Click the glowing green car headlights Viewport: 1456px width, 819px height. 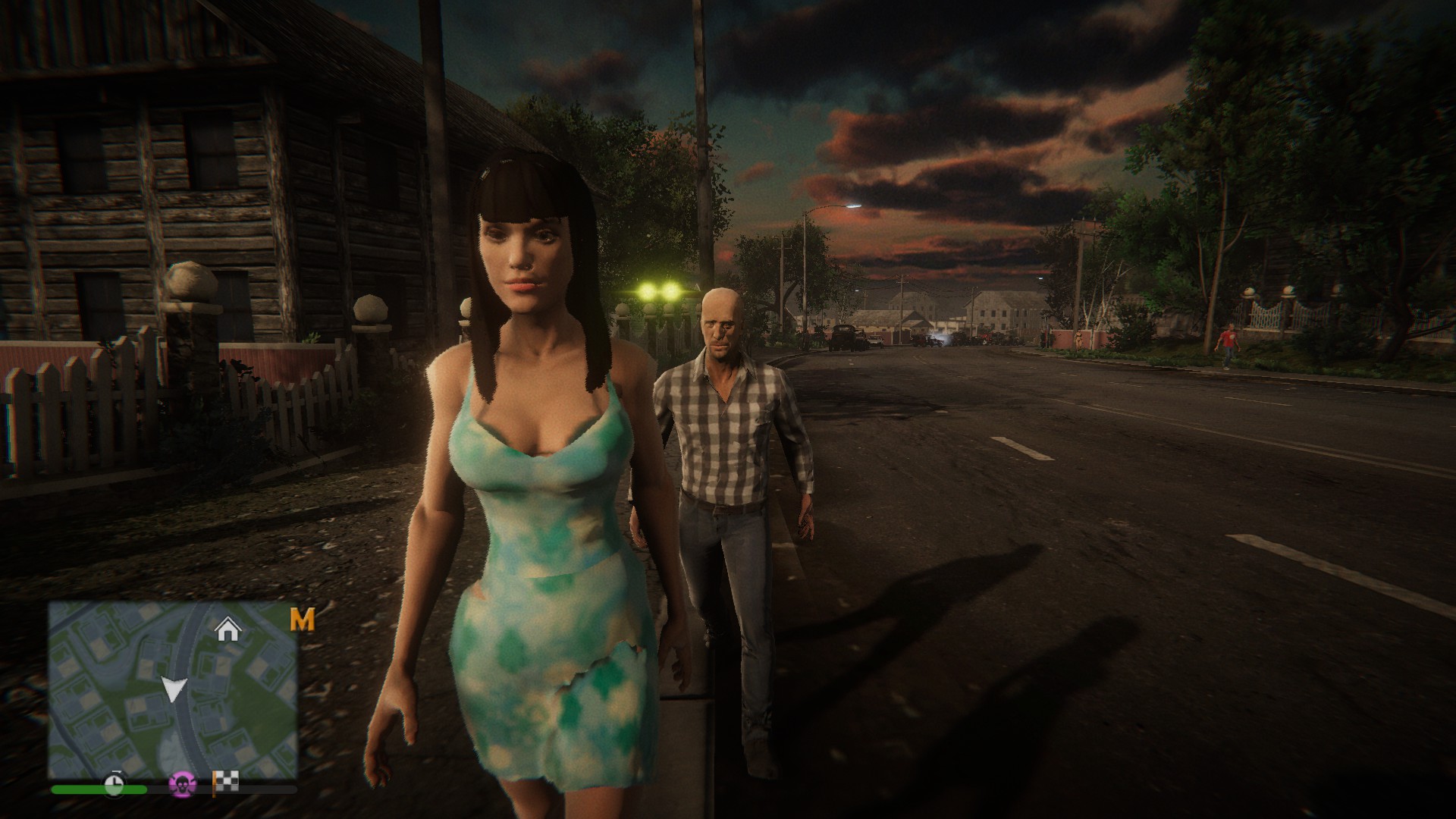660,292
